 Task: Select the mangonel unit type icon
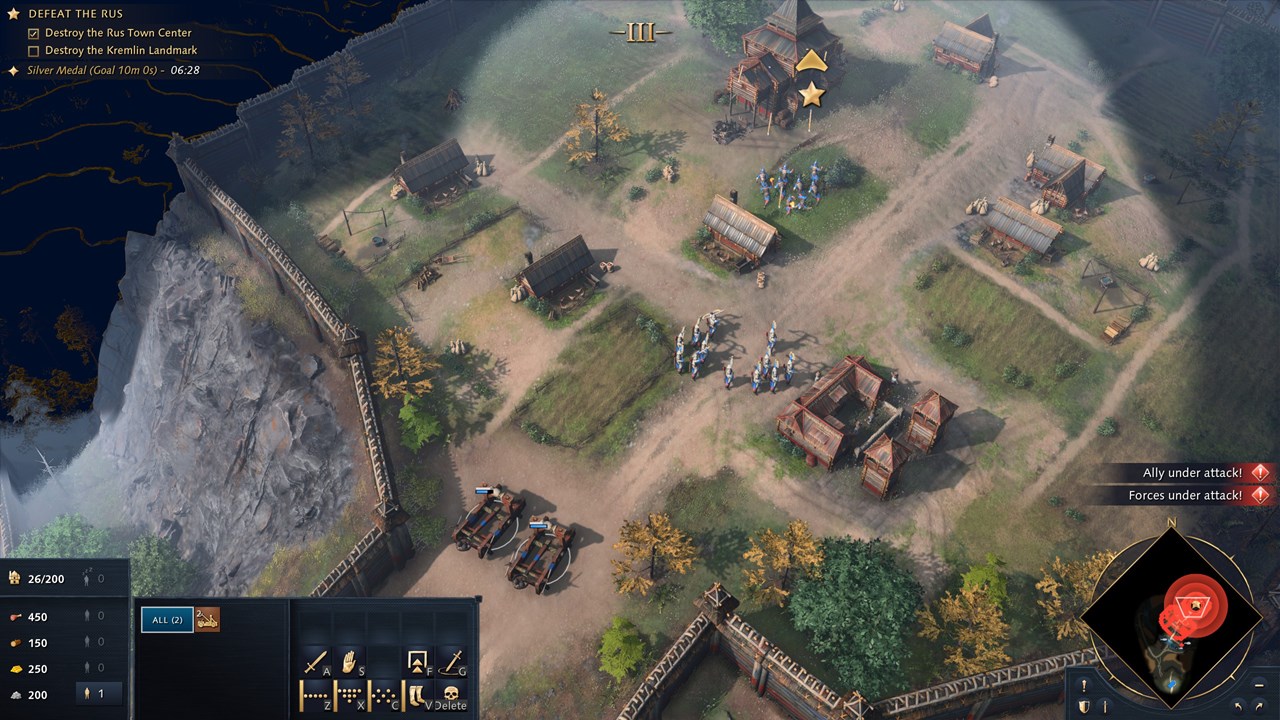207,620
